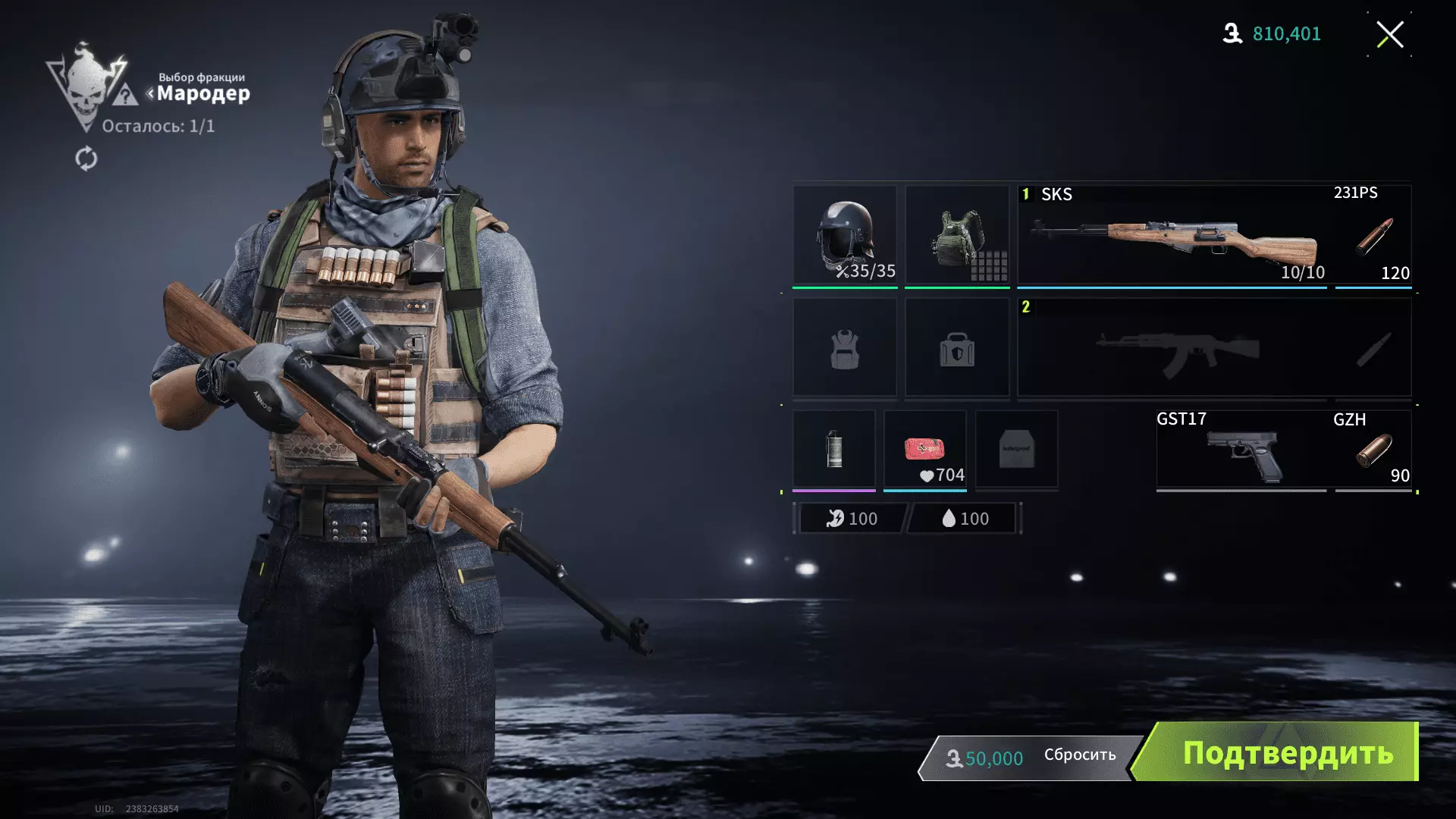
Task: Reset the loadout with Сбросить
Action: pyautogui.click(x=1079, y=755)
